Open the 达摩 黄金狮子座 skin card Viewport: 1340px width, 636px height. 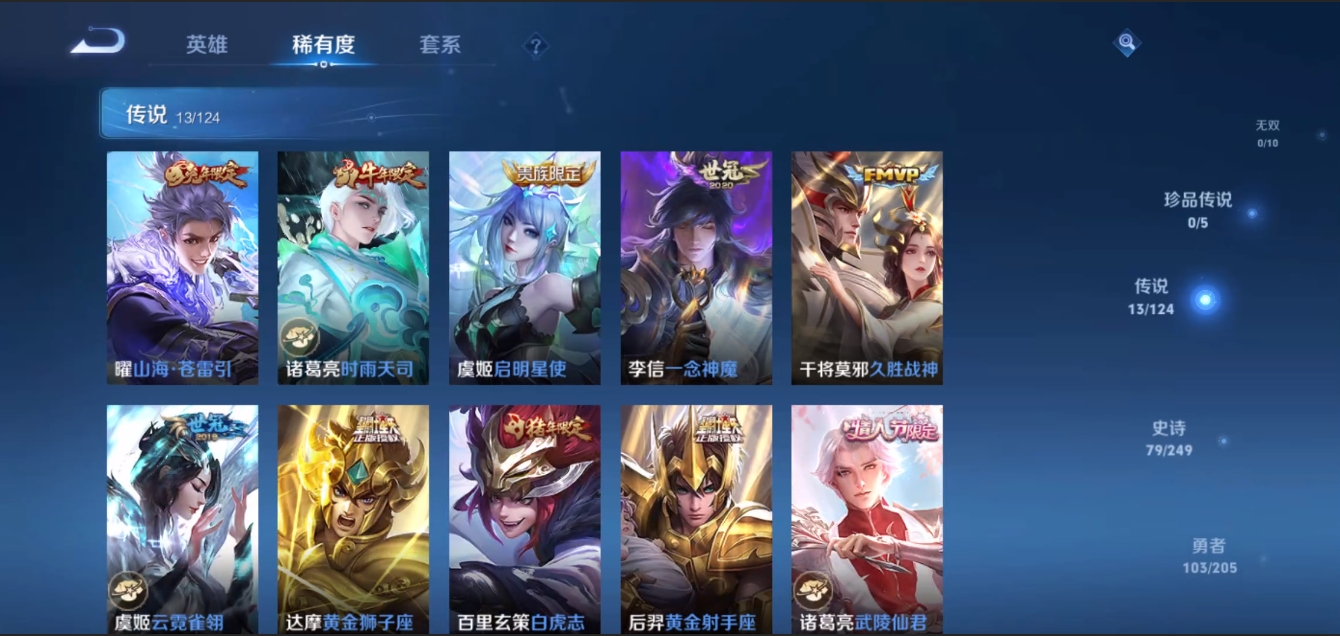tap(353, 519)
